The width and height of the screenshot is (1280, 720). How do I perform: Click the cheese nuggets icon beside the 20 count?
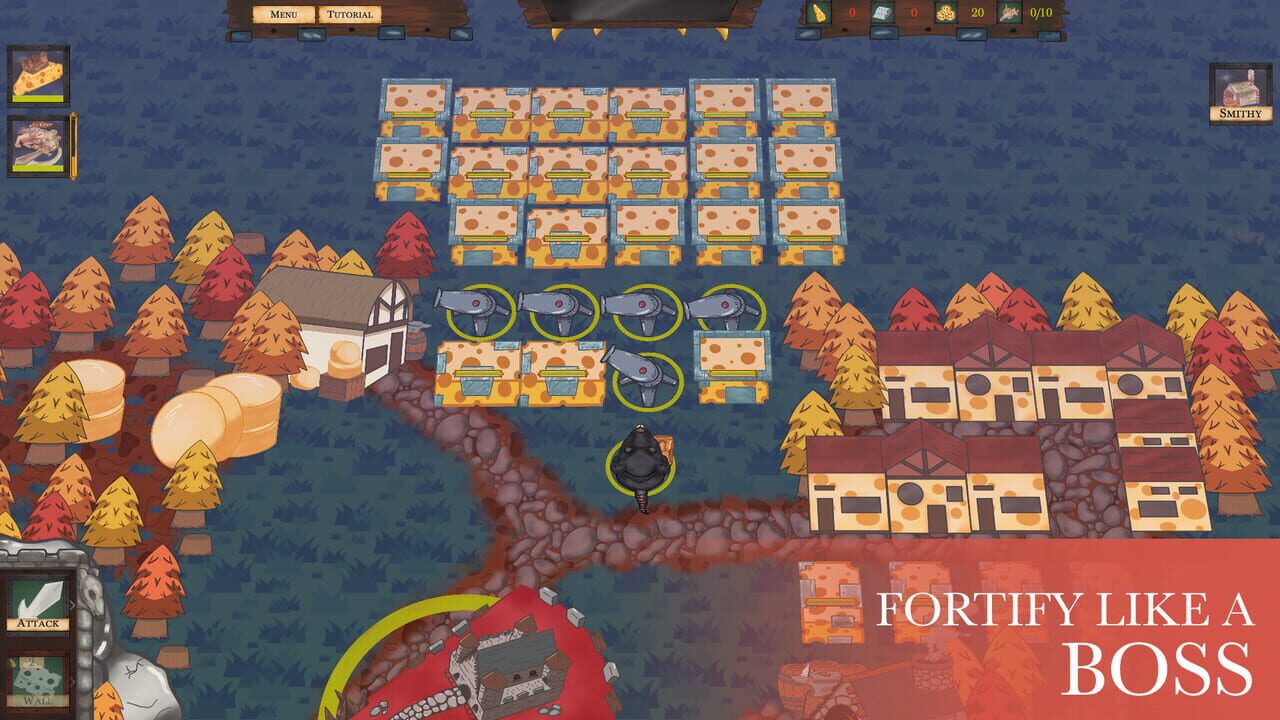pos(946,12)
